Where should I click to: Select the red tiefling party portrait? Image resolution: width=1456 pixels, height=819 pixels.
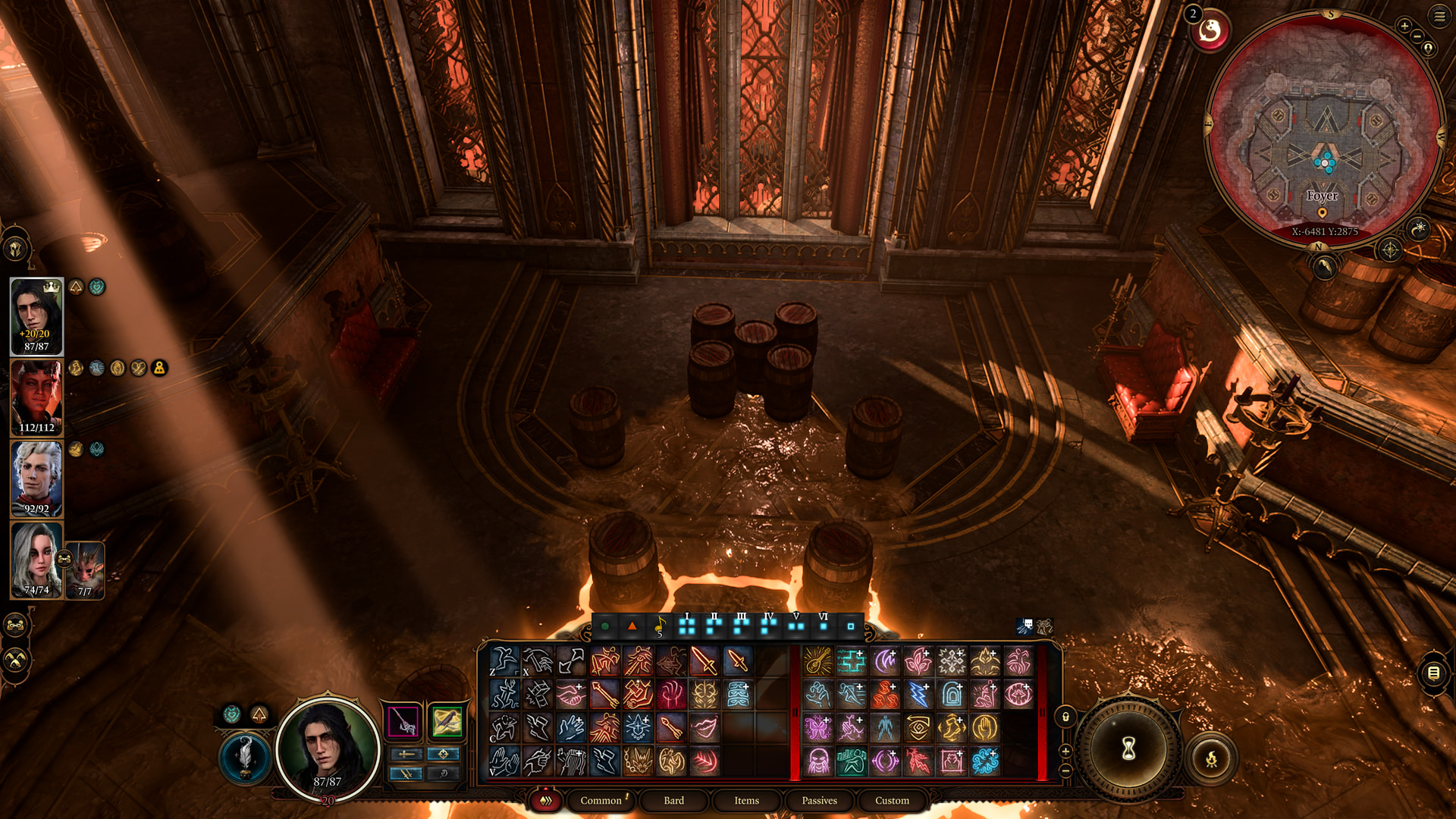click(x=36, y=397)
